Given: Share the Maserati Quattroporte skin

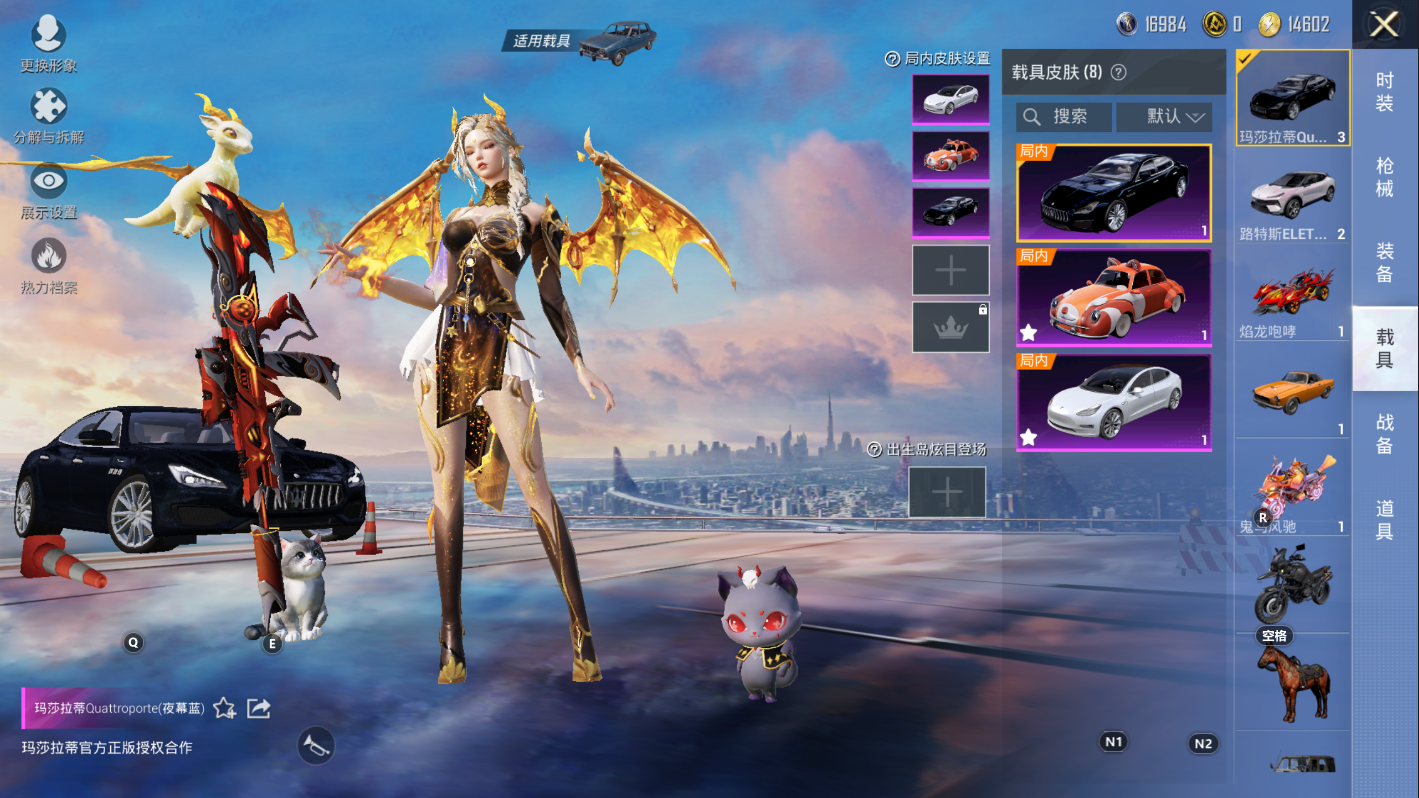Looking at the screenshot, I should [x=259, y=708].
